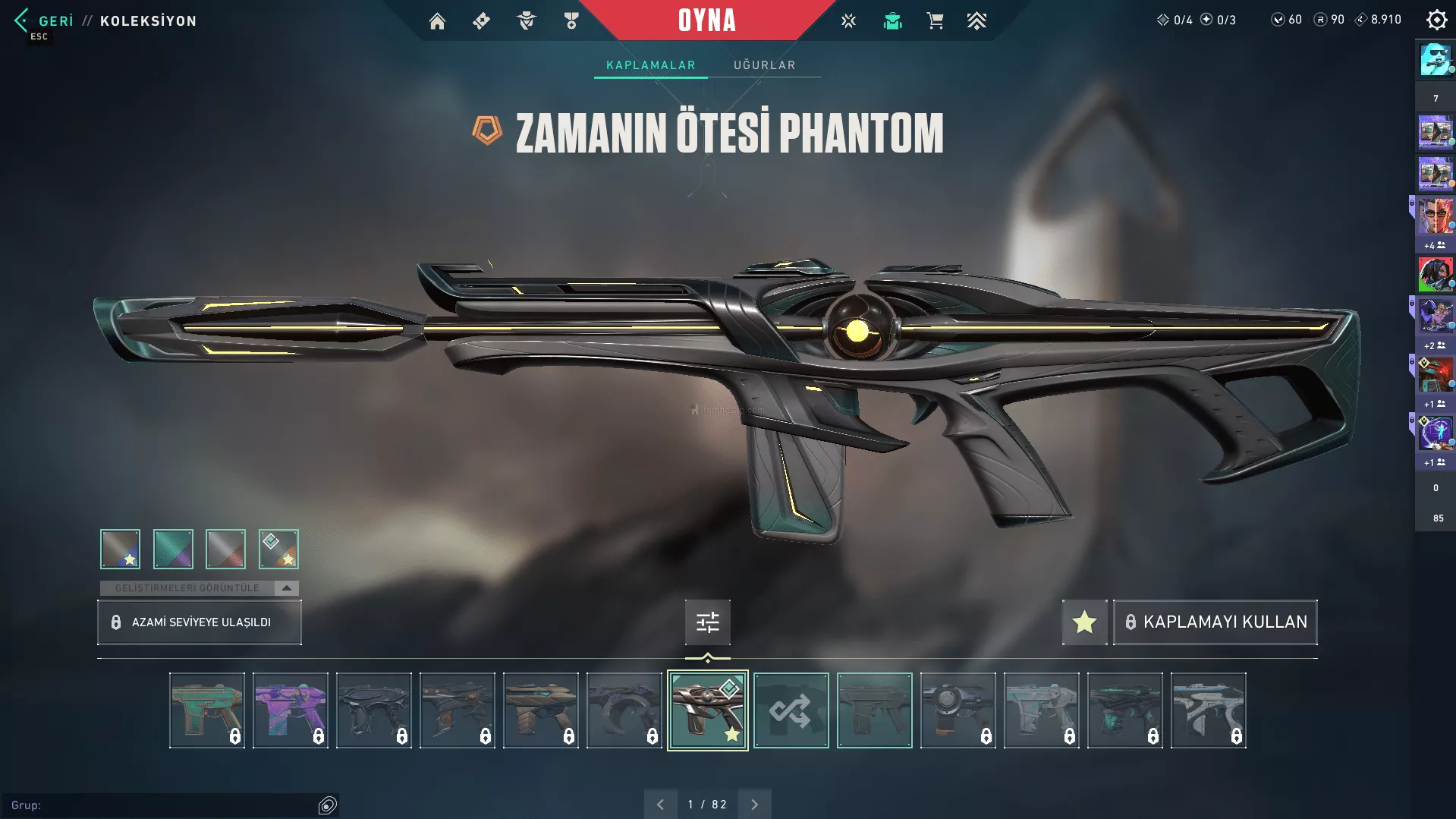
Task: Toggle the favorite star button
Action: tap(1084, 622)
